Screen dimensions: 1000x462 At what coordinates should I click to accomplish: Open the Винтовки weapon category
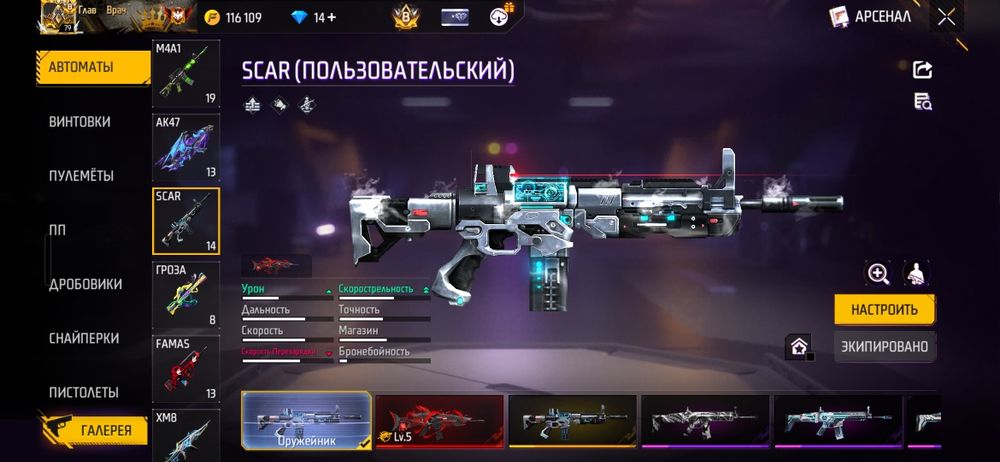pyautogui.click(x=80, y=122)
